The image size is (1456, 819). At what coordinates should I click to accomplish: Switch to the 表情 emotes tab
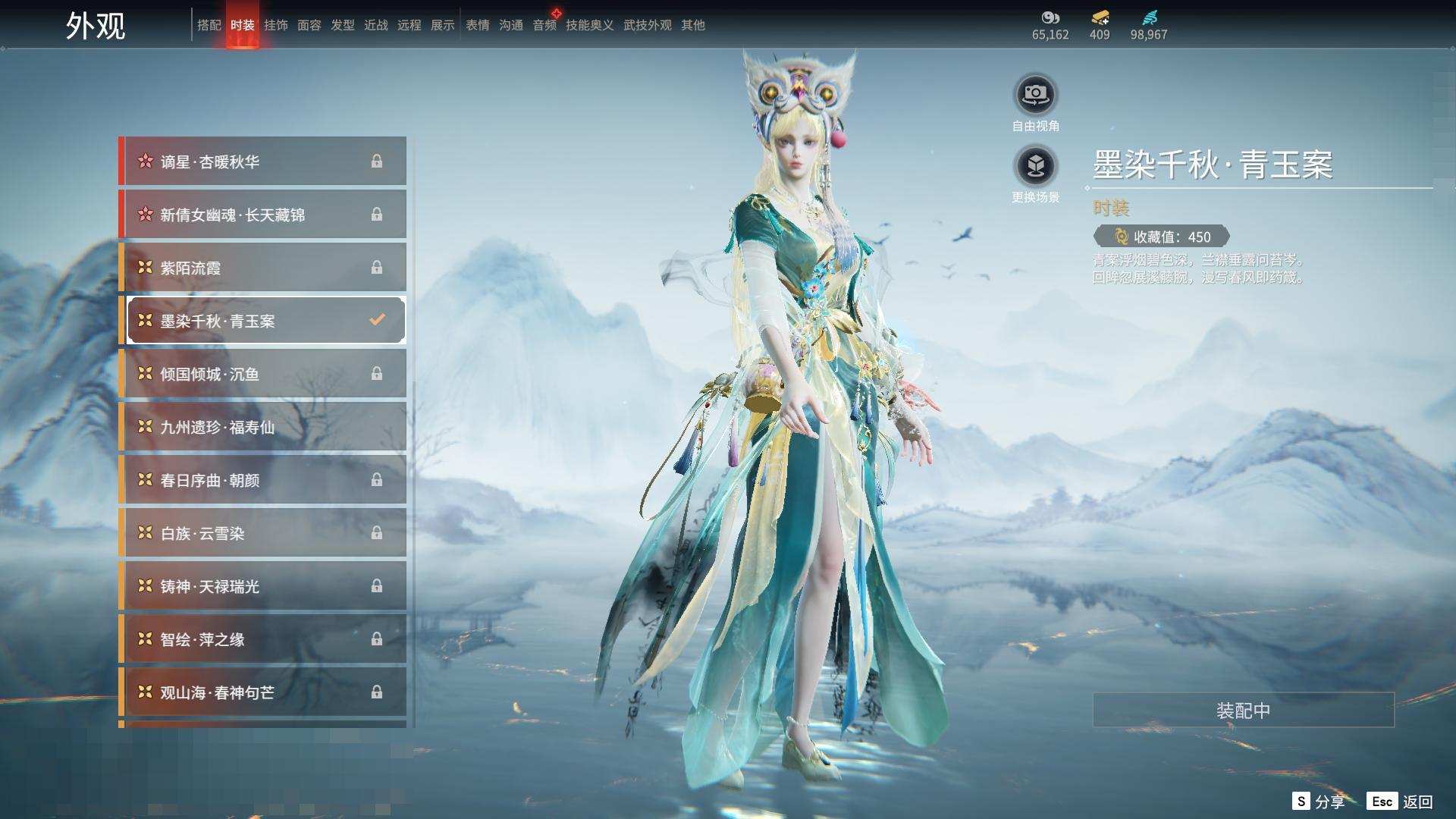(x=477, y=25)
